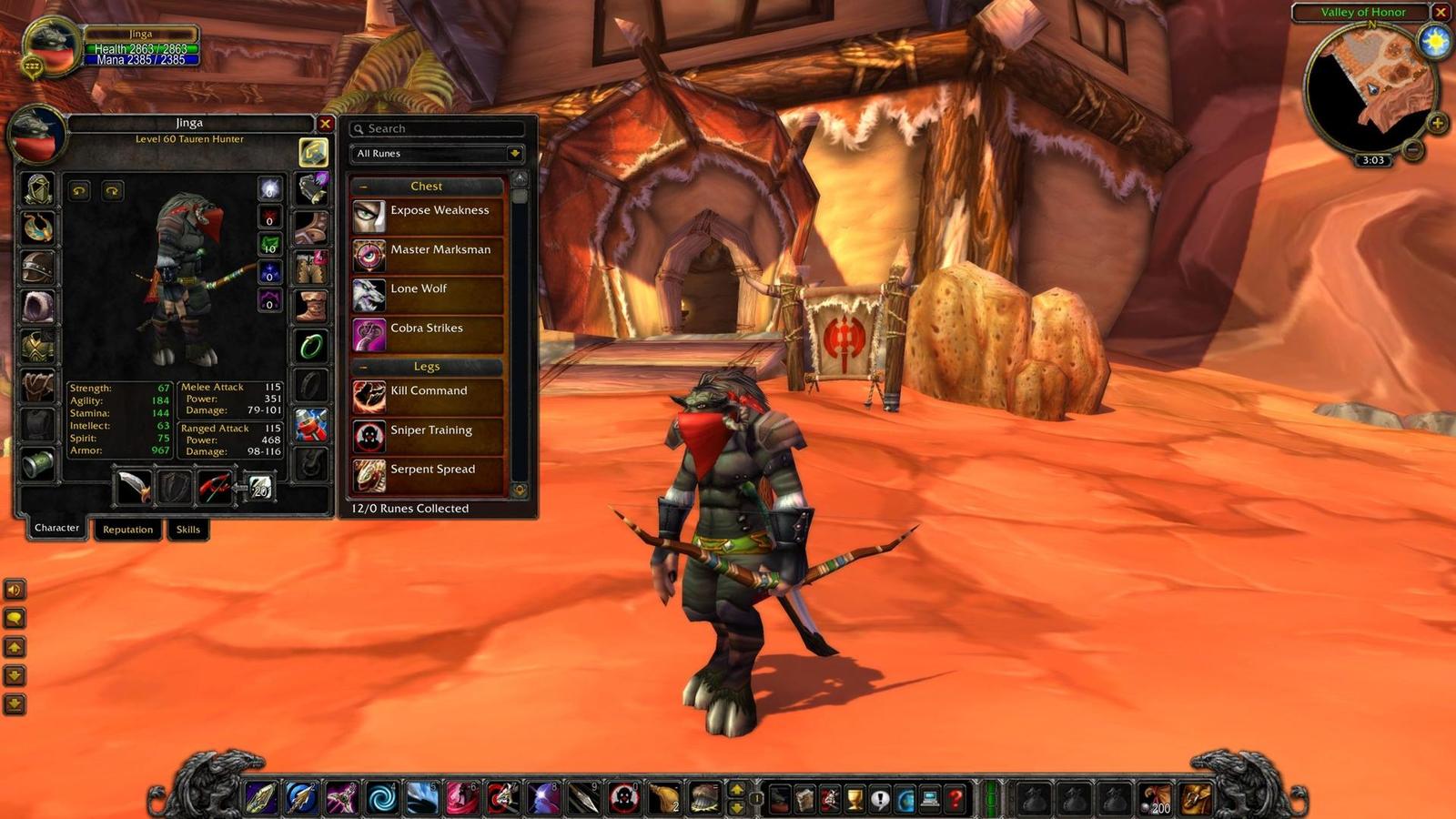The height and width of the screenshot is (819, 1456).
Task: Mute sound with the speaker button
Action: 15,590
